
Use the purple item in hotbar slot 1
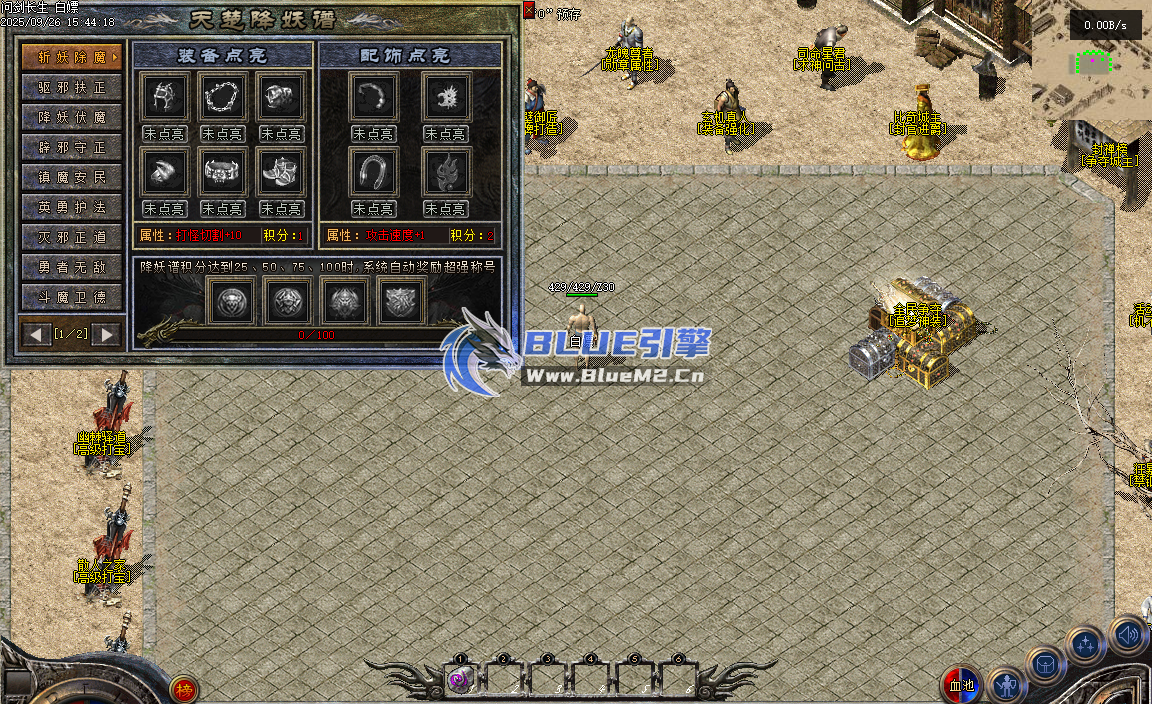(460, 680)
